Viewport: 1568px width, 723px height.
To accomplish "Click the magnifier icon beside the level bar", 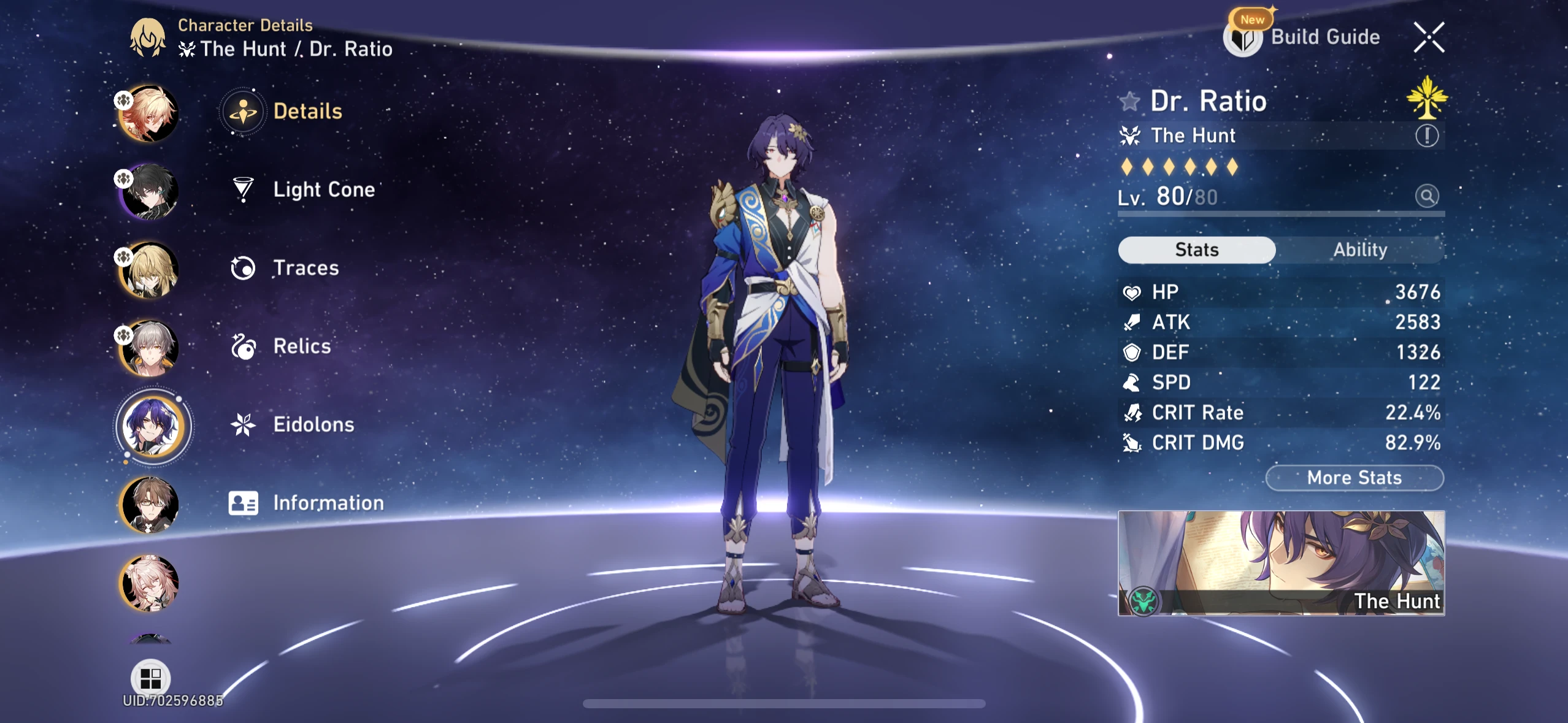I will pos(1428,196).
